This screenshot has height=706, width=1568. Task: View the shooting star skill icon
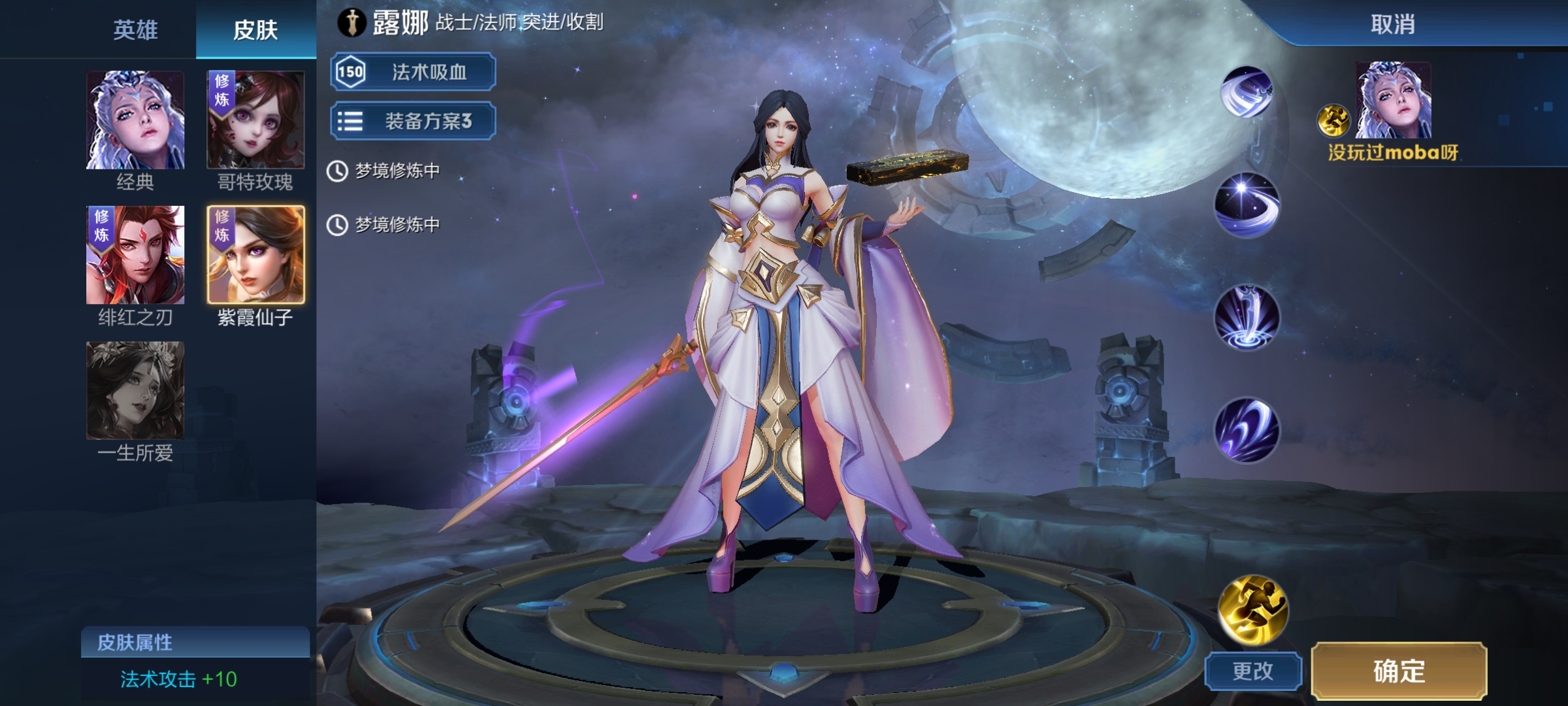tap(1247, 205)
